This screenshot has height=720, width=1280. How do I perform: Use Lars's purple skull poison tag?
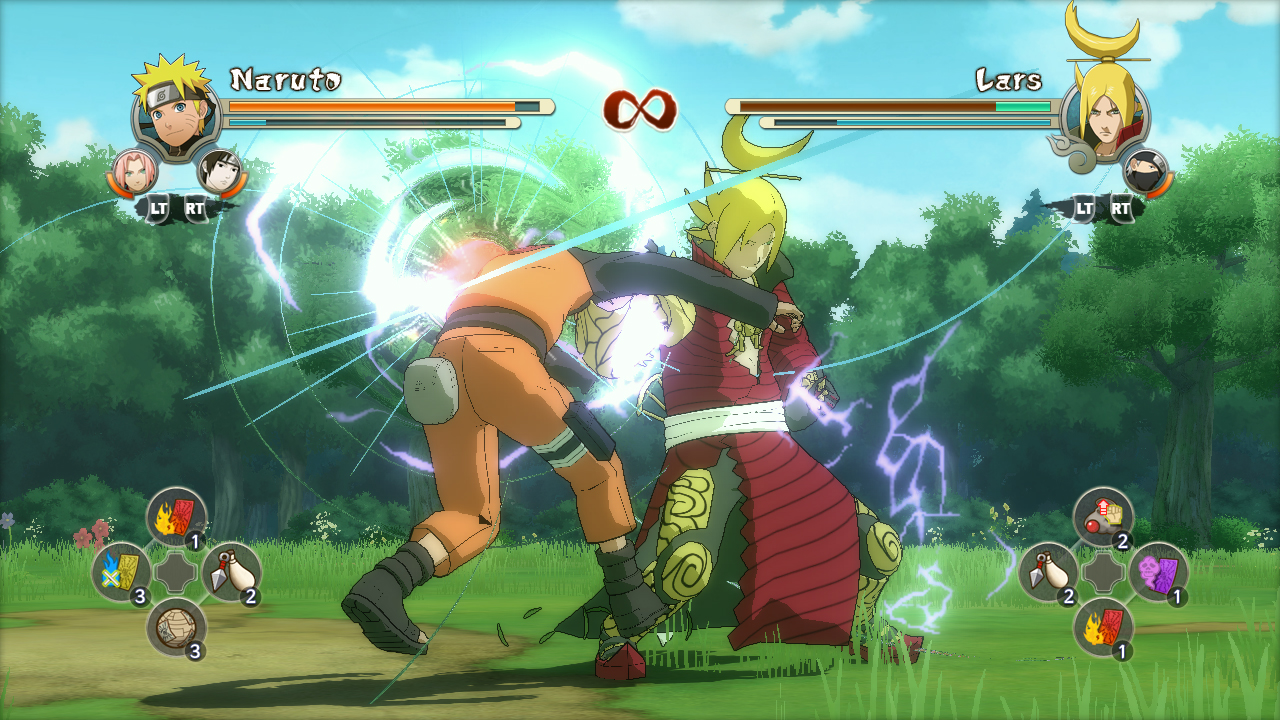click(x=1158, y=572)
